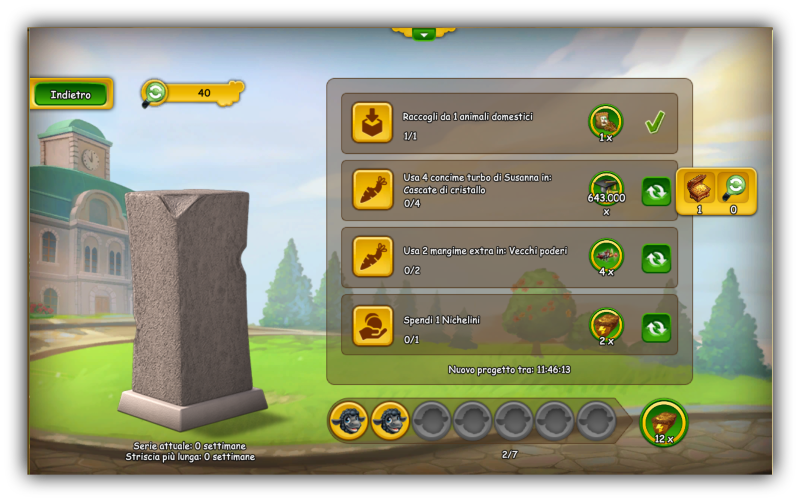Select the carrot icon of the Vecchi poderi task
Viewport: 800px width, 502px height.
click(372, 258)
